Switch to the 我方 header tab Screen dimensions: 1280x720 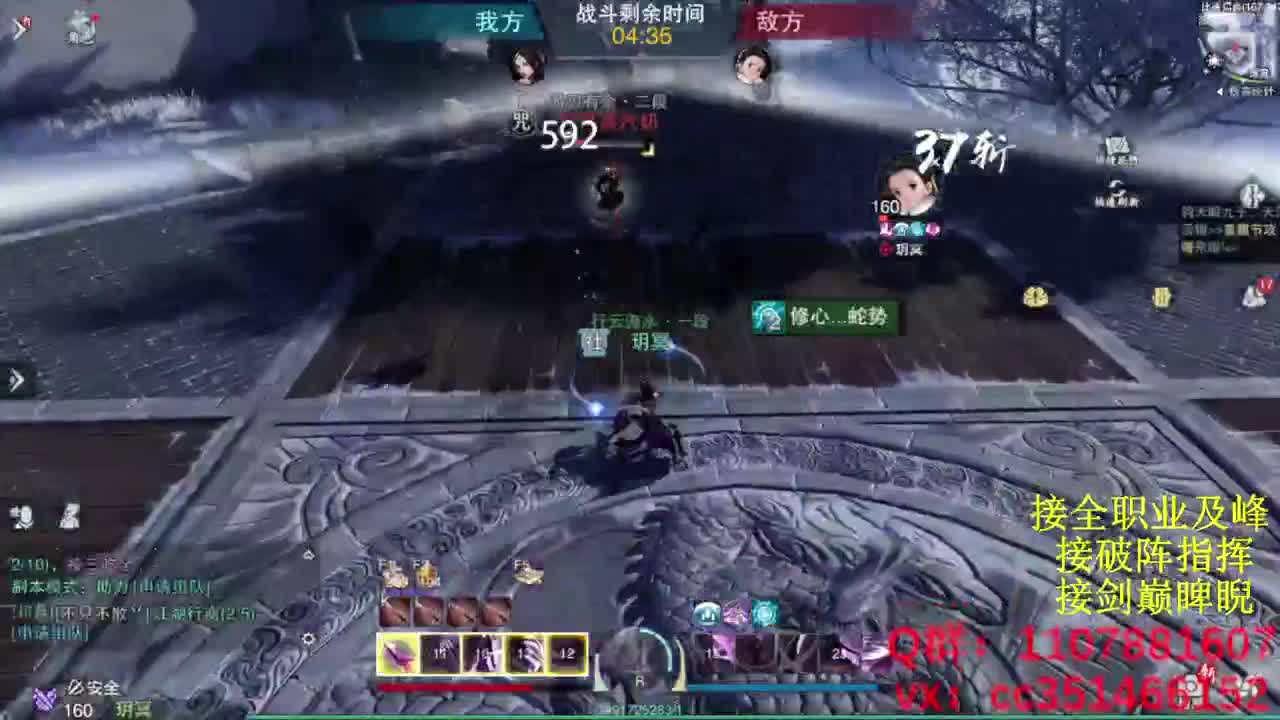pos(497,22)
